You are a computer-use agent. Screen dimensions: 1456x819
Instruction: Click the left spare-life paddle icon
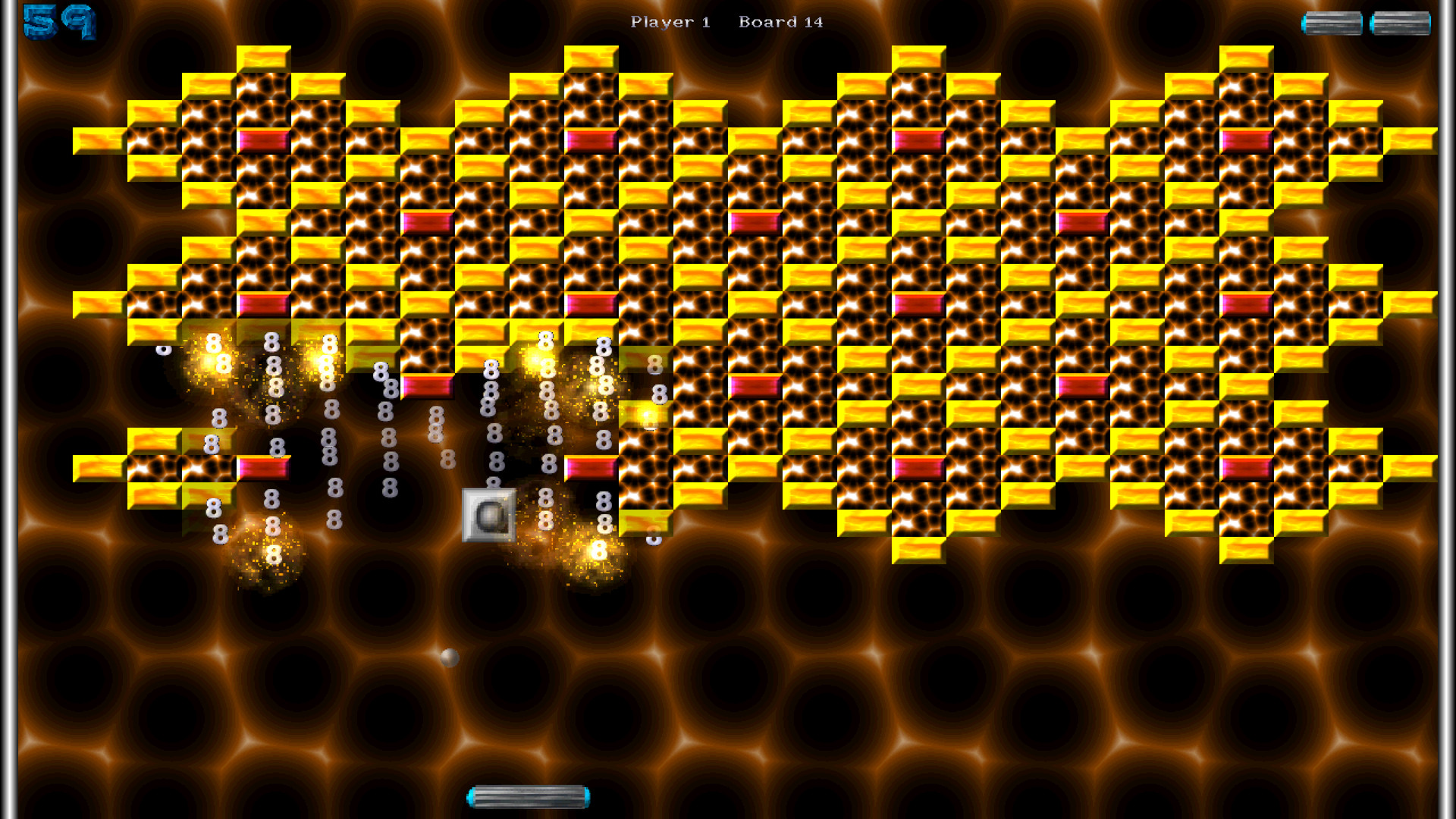pos(1331,24)
